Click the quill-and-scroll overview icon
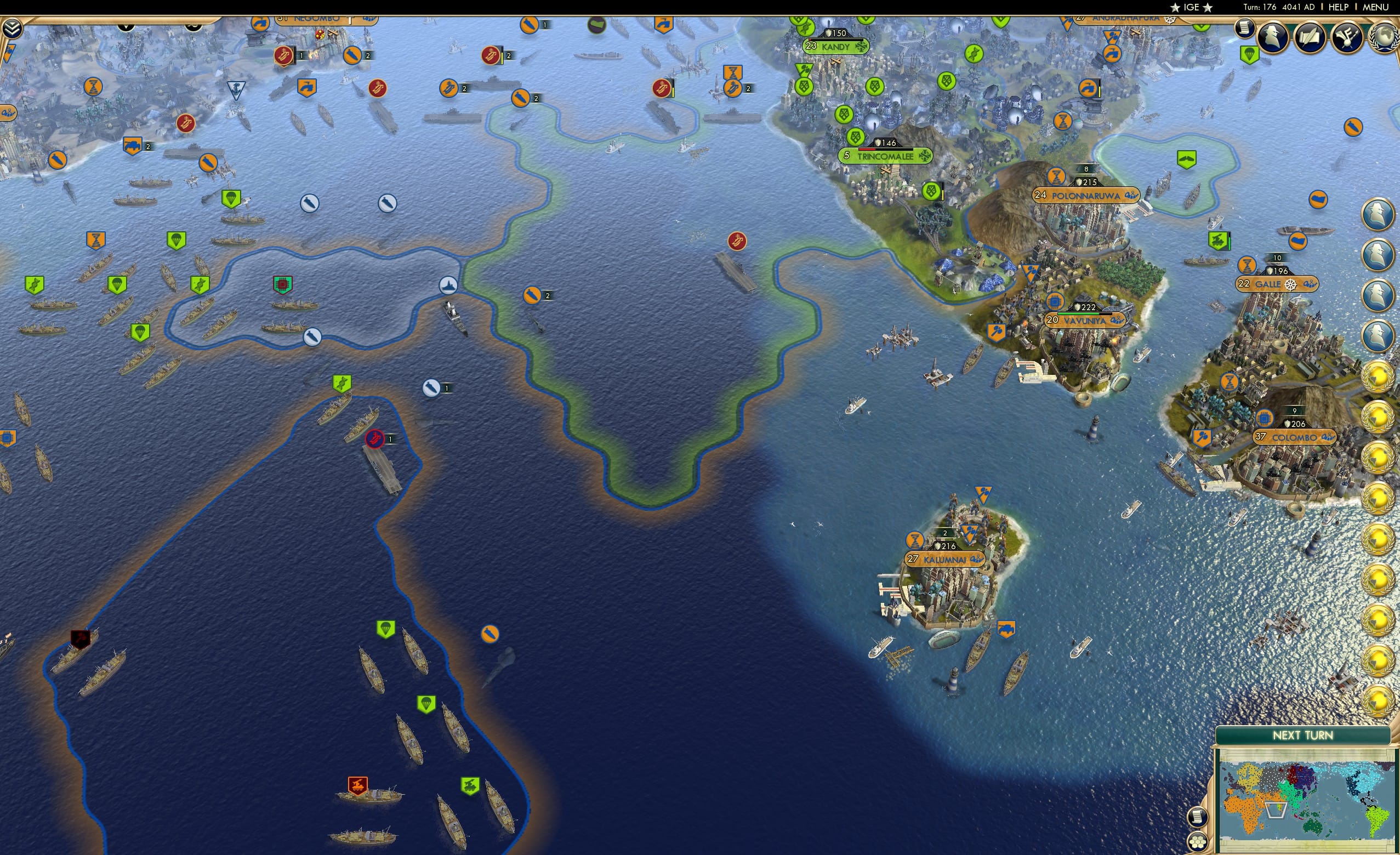The image size is (1400, 855). coord(1309,37)
